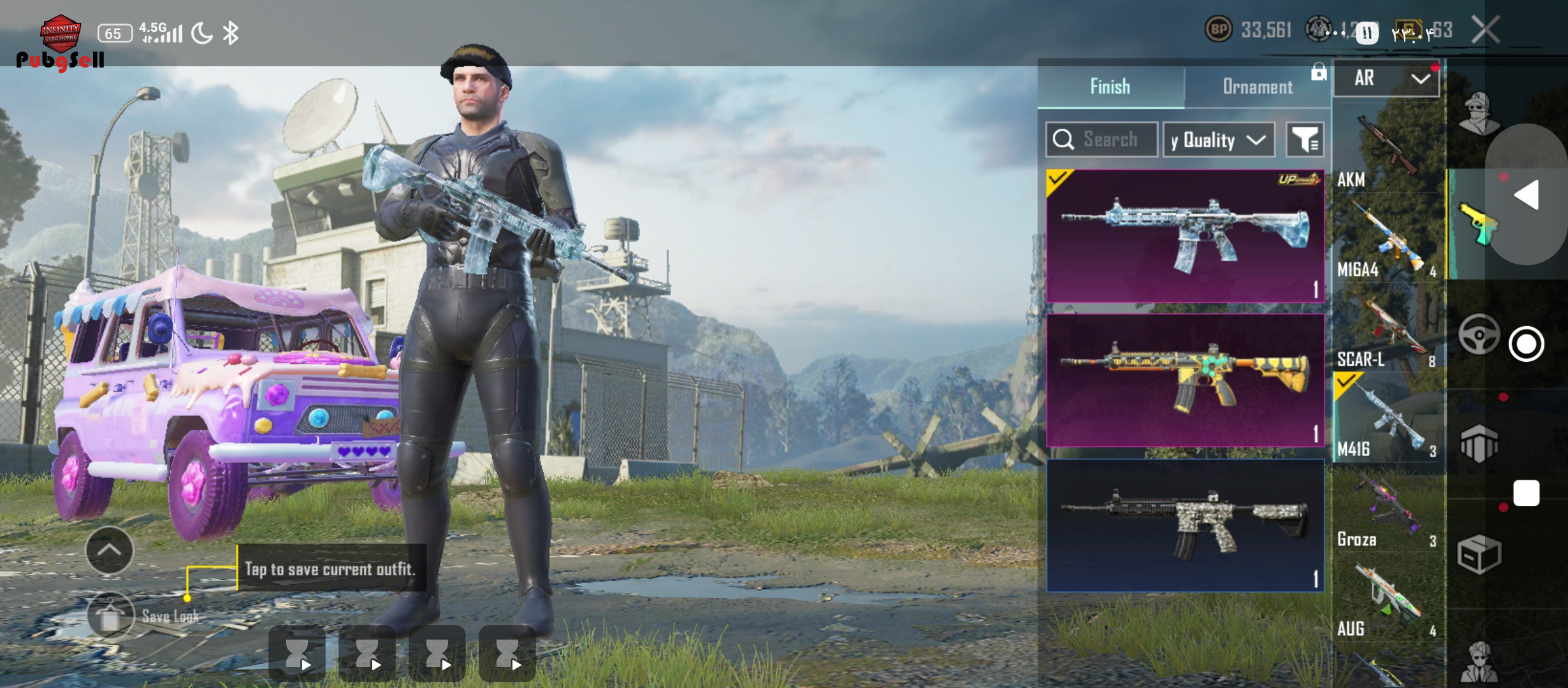Tap the white stop recording square

1526,493
